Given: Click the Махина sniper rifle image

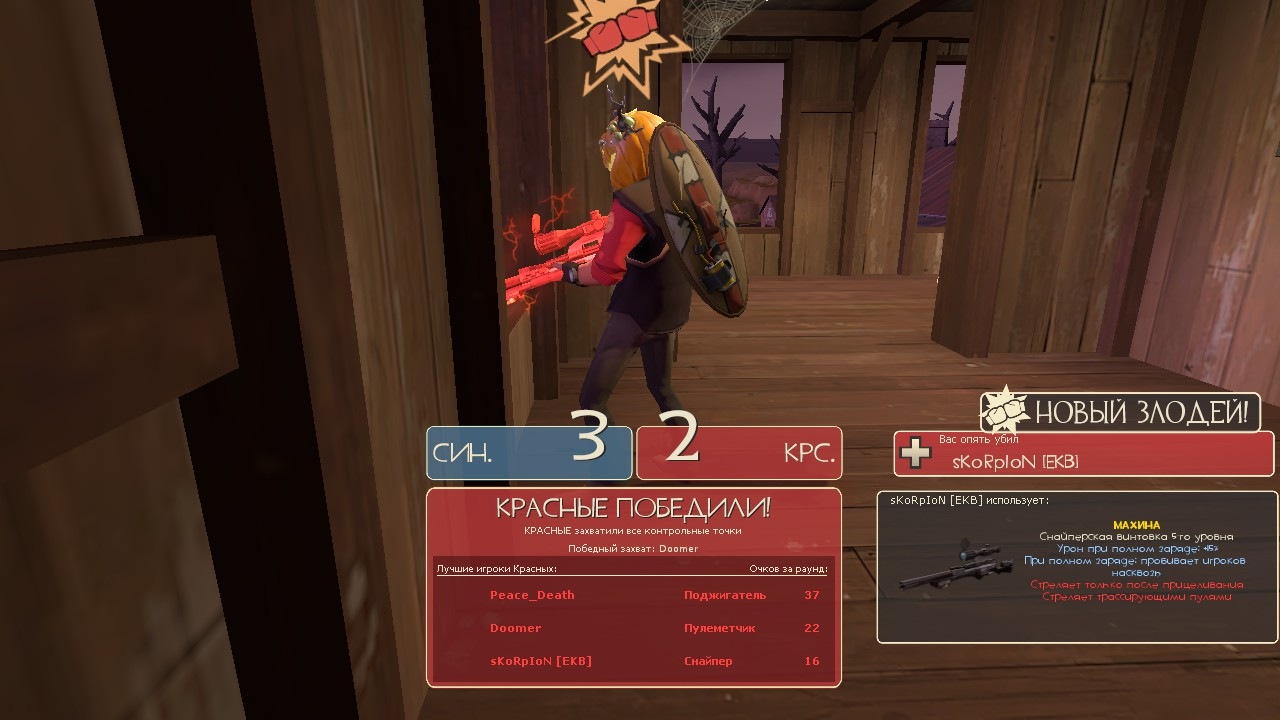Looking at the screenshot, I should (x=950, y=565).
